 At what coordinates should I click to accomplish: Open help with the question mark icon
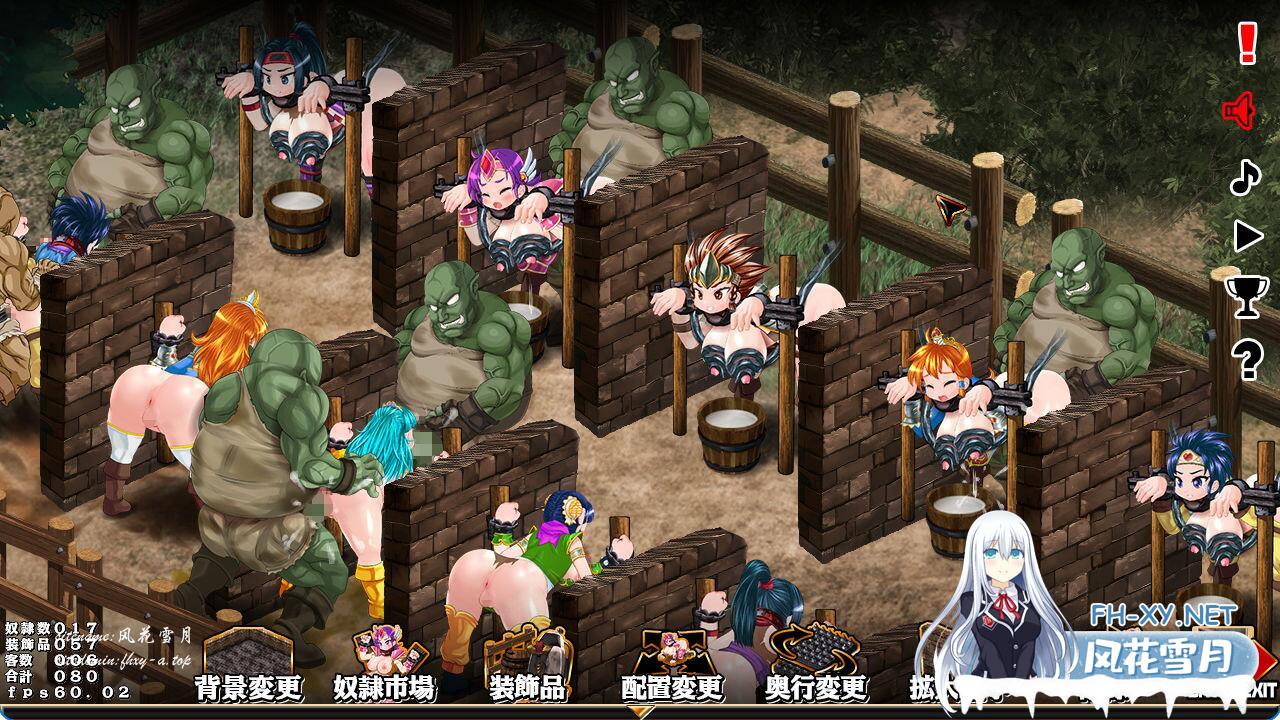(x=1246, y=358)
